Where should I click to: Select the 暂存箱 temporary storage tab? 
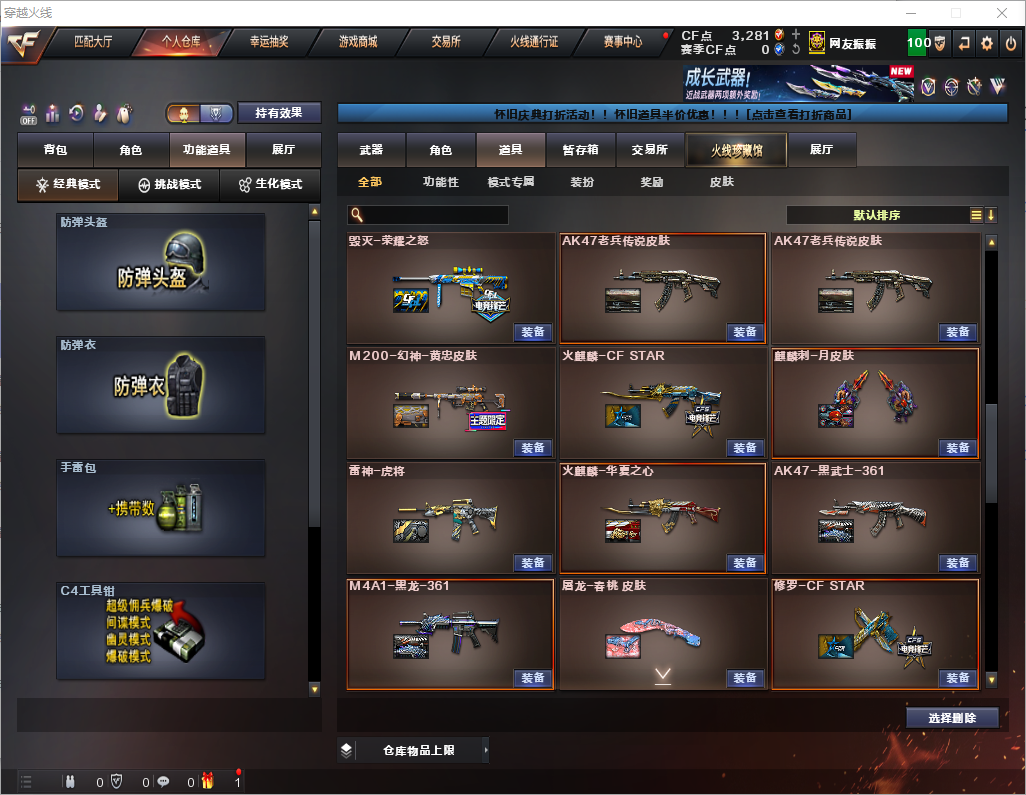coord(580,150)
